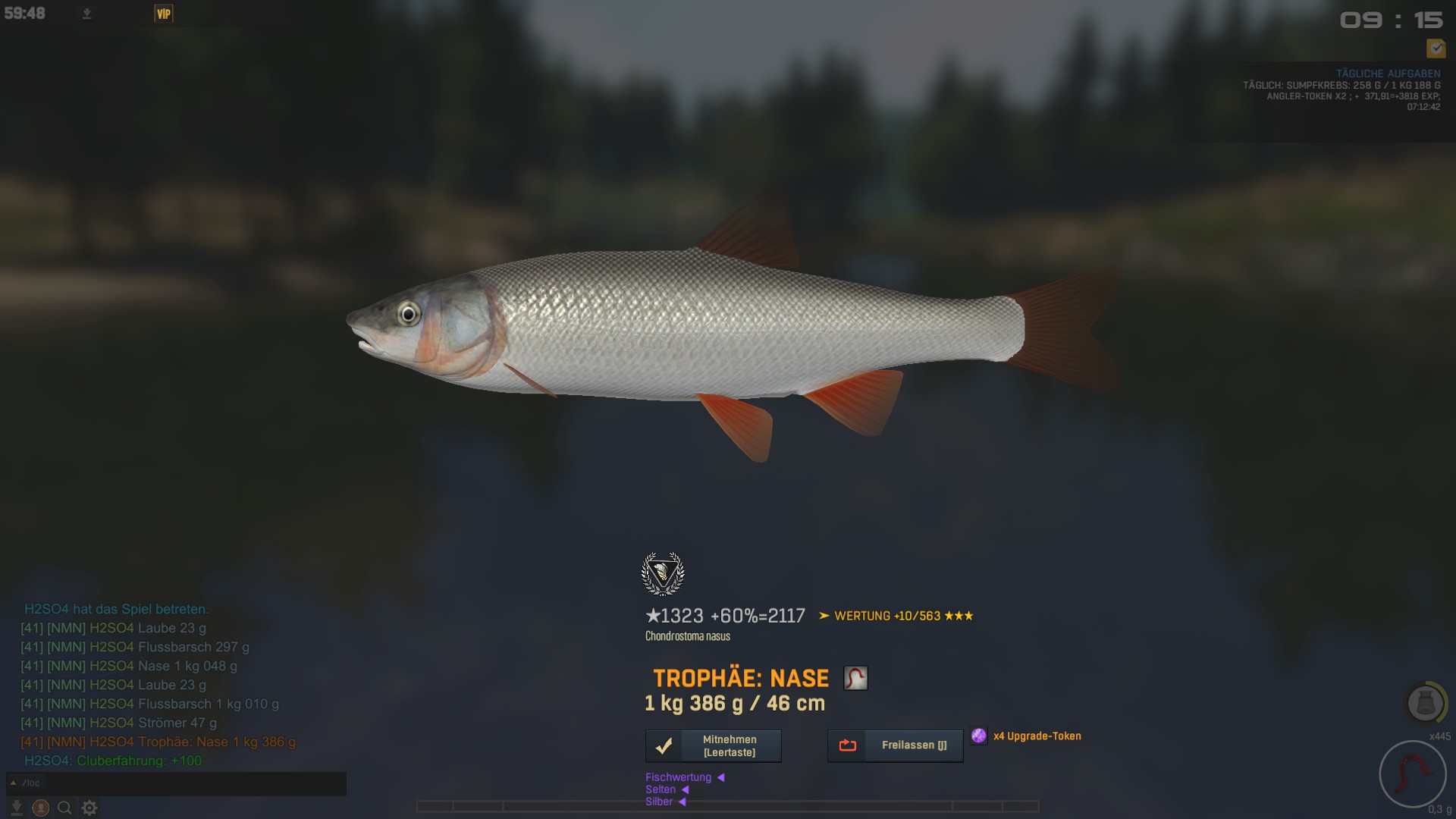1456x819 pixels.
Task: Toggle the daily tasks checkmark icon
Action: (x=1436, y=49)
